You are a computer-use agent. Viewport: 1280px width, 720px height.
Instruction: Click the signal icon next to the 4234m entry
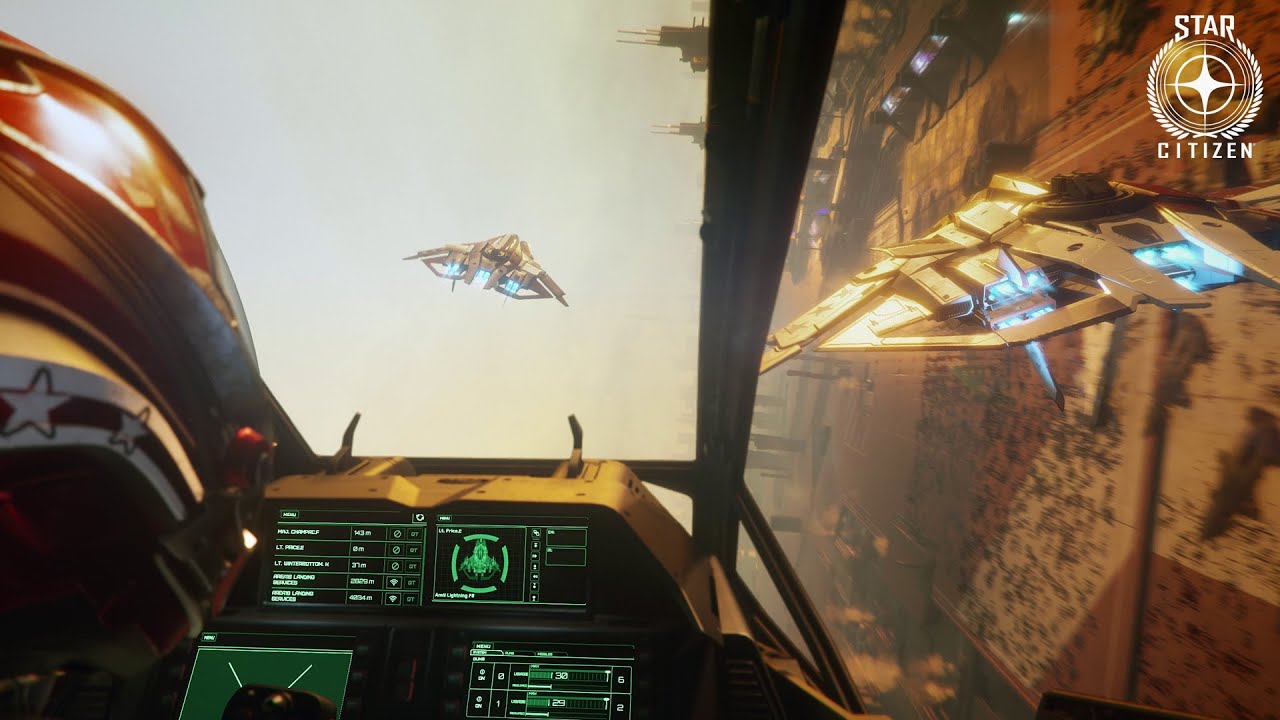point(394,597)
